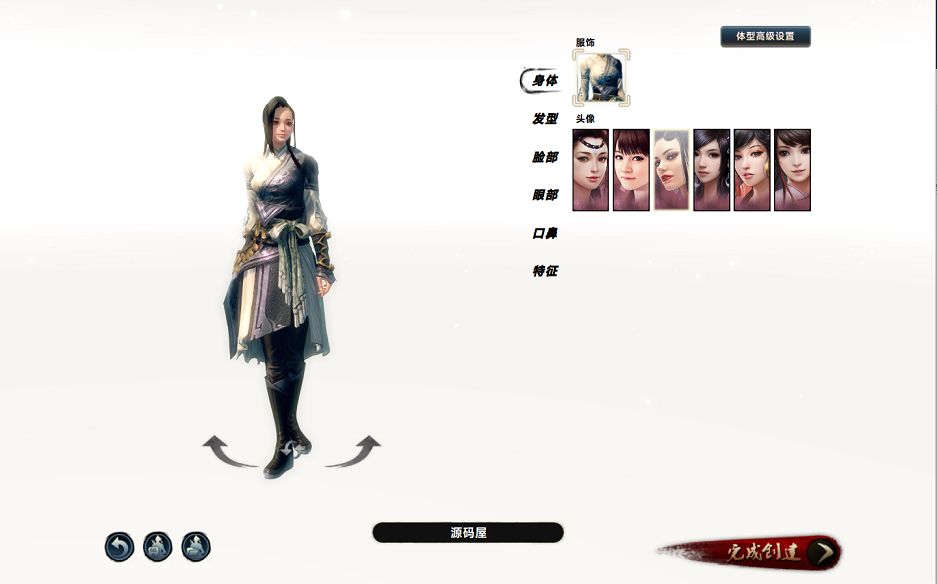
Task: Pick the portrait with reddish-brown bangs
Action: tap(631, 170)
